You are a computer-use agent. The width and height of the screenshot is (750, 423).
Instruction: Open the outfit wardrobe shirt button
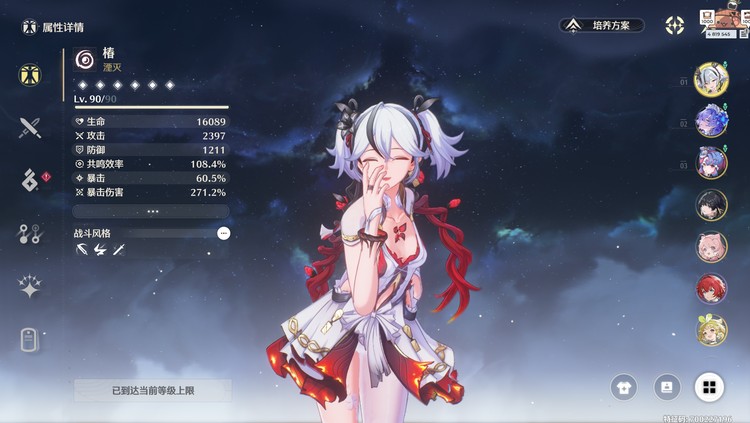pyautogui.click(x=625, y=387)
